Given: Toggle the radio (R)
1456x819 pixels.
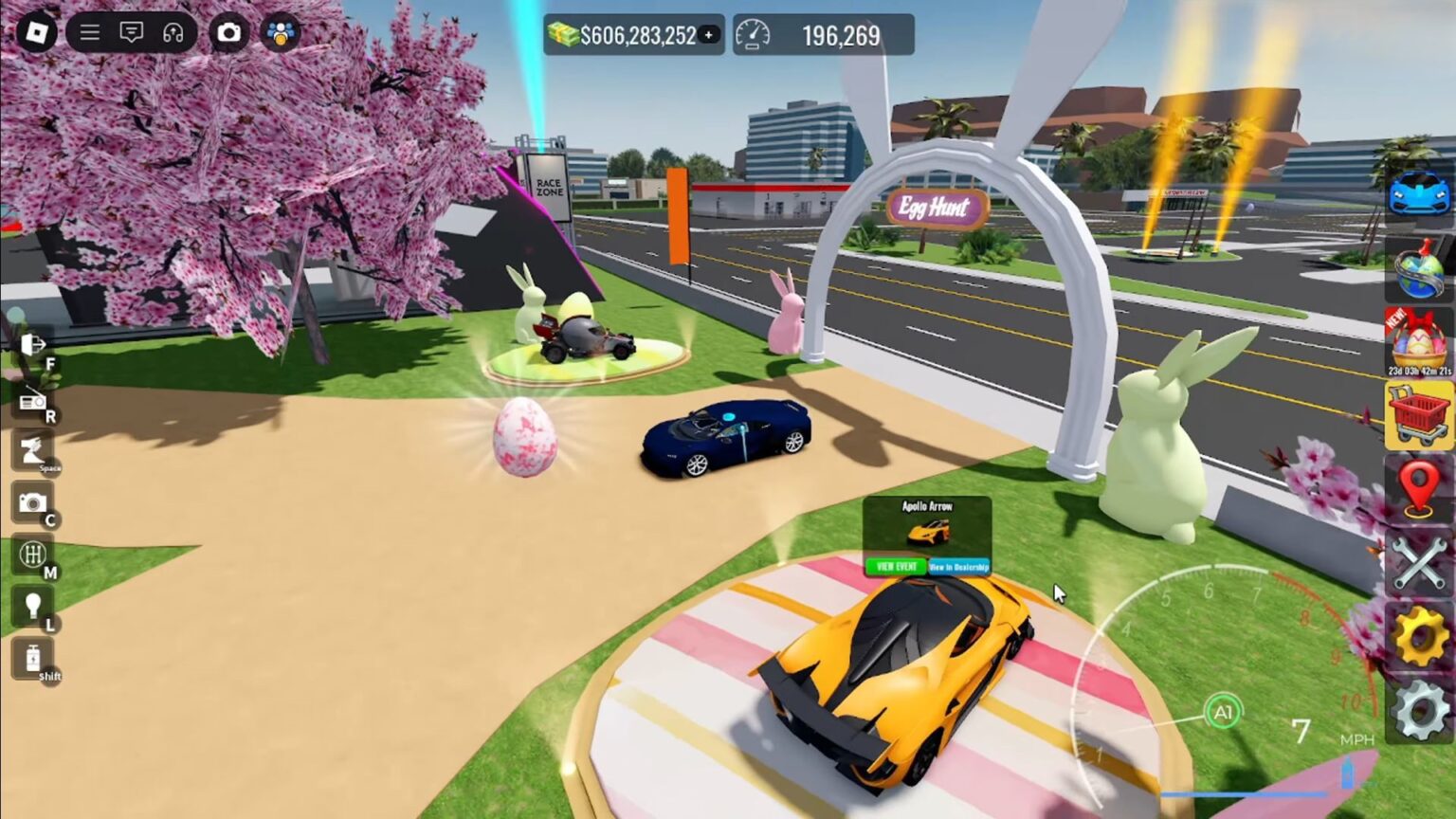Looking at the screenshot, I should pyautogui.click(x=33, y=400).
